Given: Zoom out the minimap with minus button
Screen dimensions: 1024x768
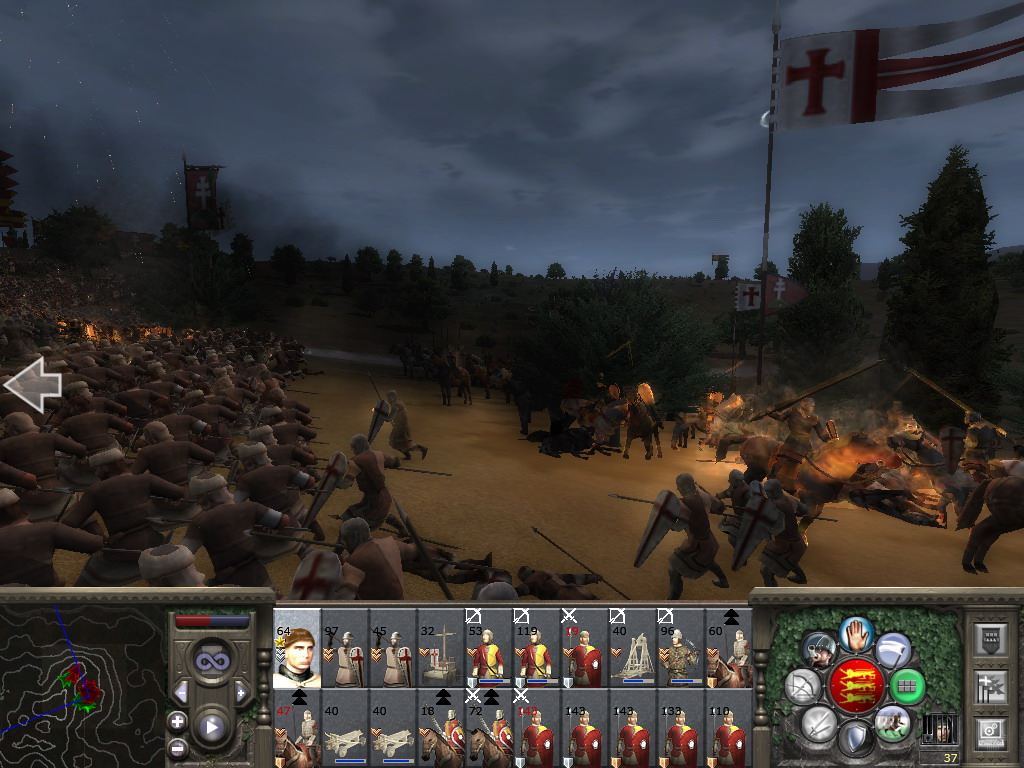Looking at the screenshot, I should [178, 747].
